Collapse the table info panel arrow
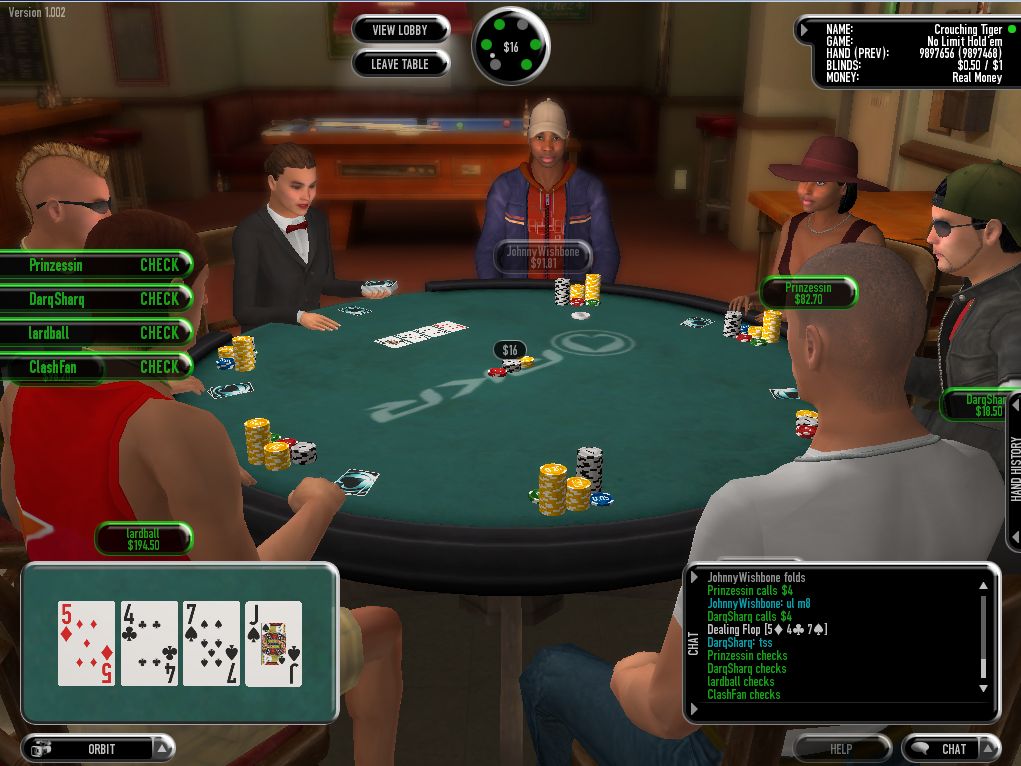Image resolution: width=1021 pixels, height=766 pixels. [x=804, y=30]
